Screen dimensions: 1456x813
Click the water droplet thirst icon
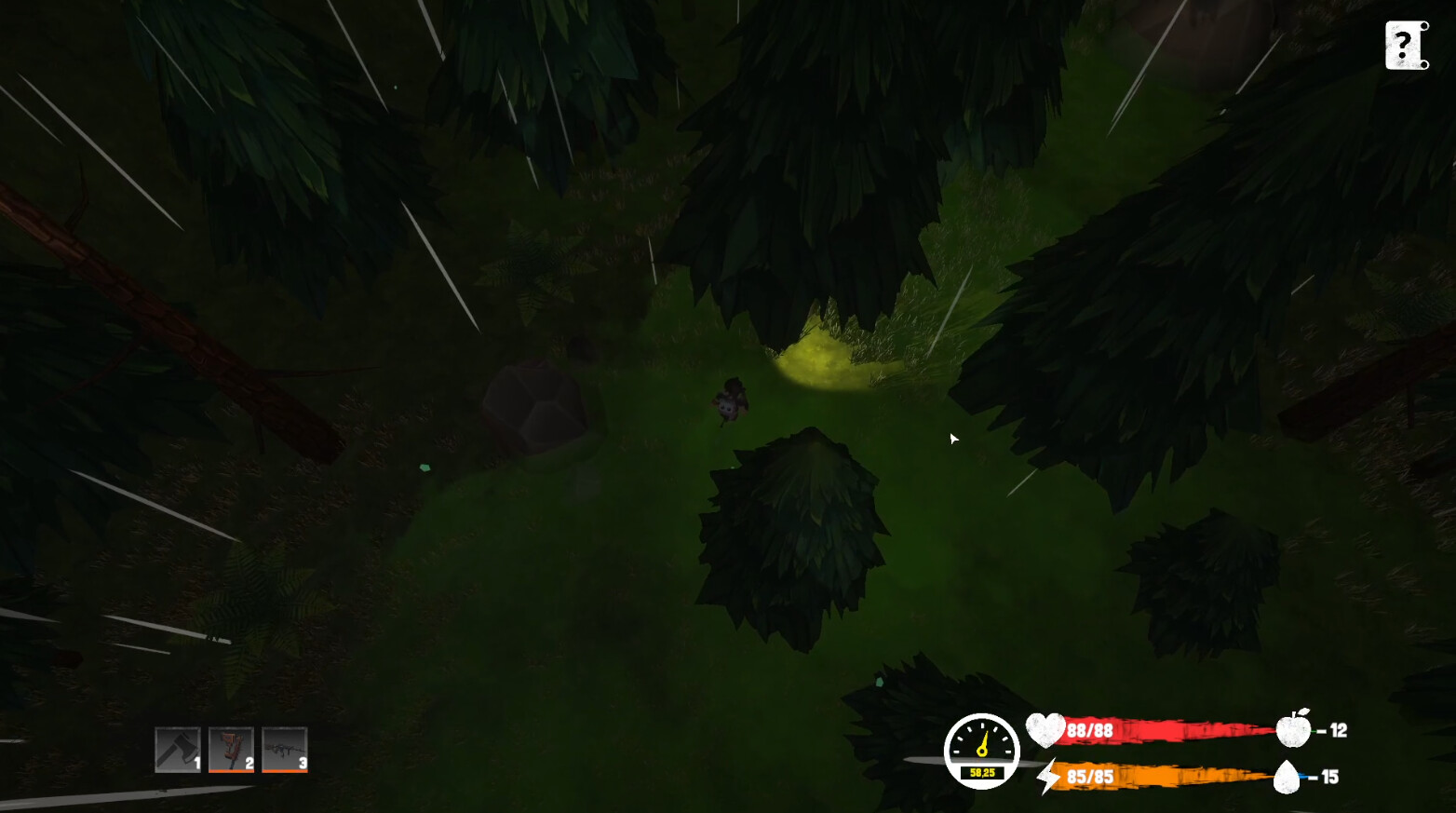1288,776
